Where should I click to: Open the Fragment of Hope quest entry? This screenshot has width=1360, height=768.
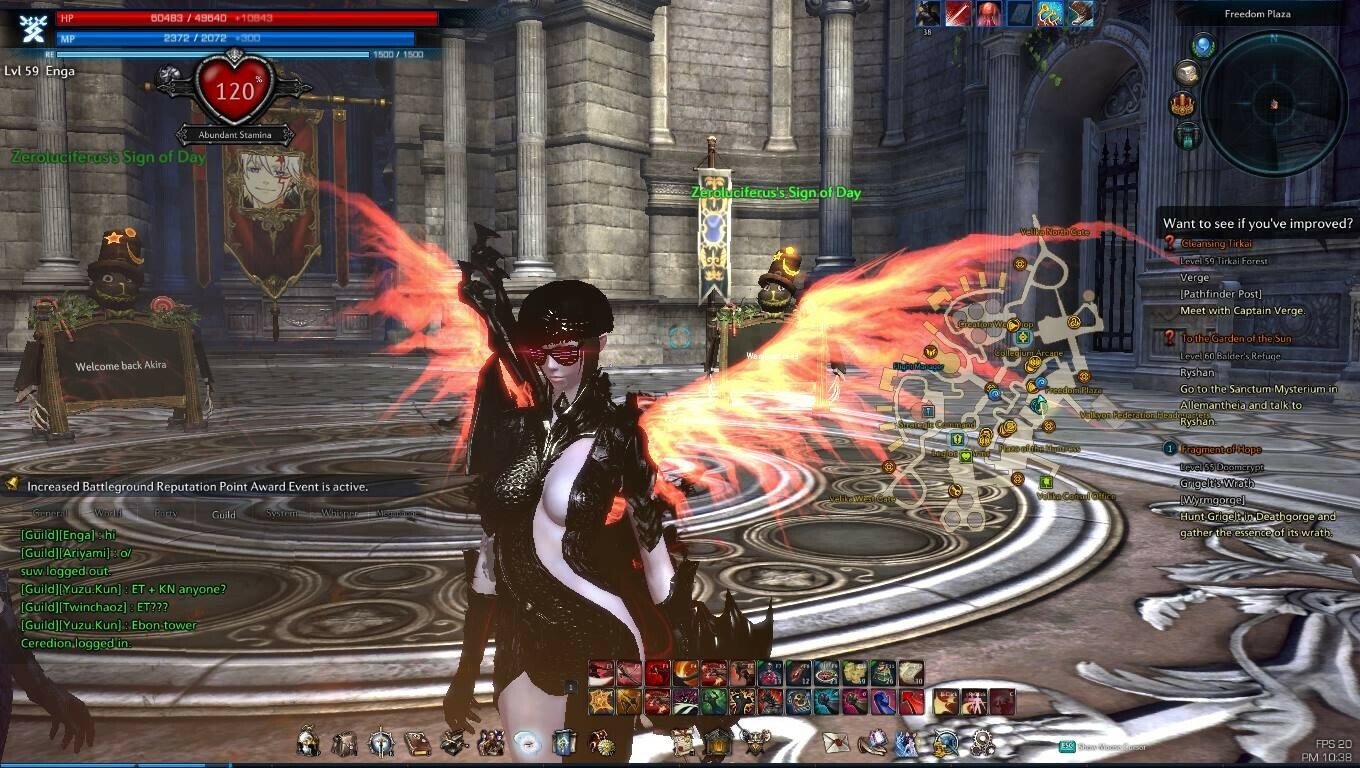coord(1220,449)
